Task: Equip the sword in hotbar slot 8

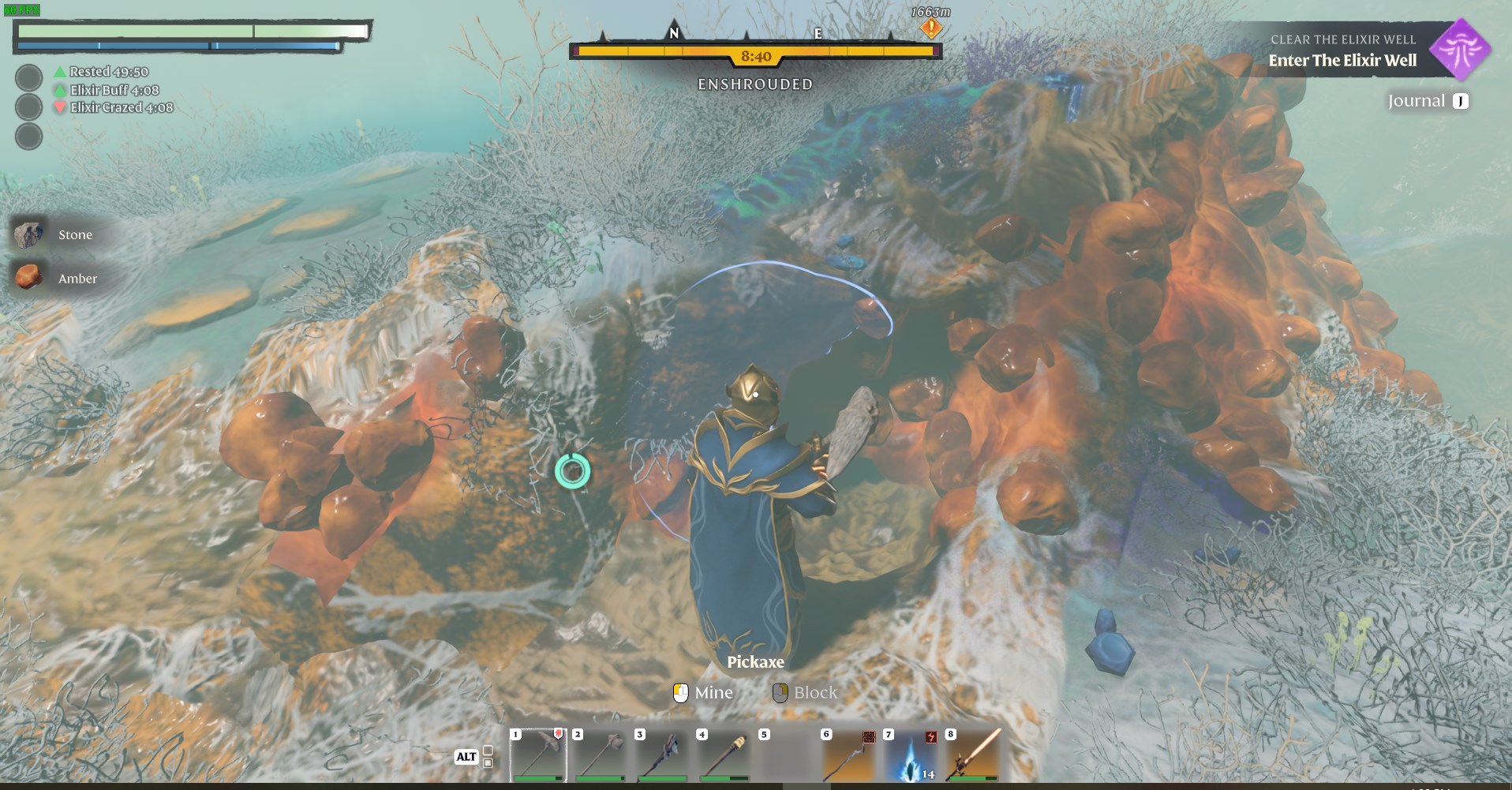Action: click(x=974, y=755)
